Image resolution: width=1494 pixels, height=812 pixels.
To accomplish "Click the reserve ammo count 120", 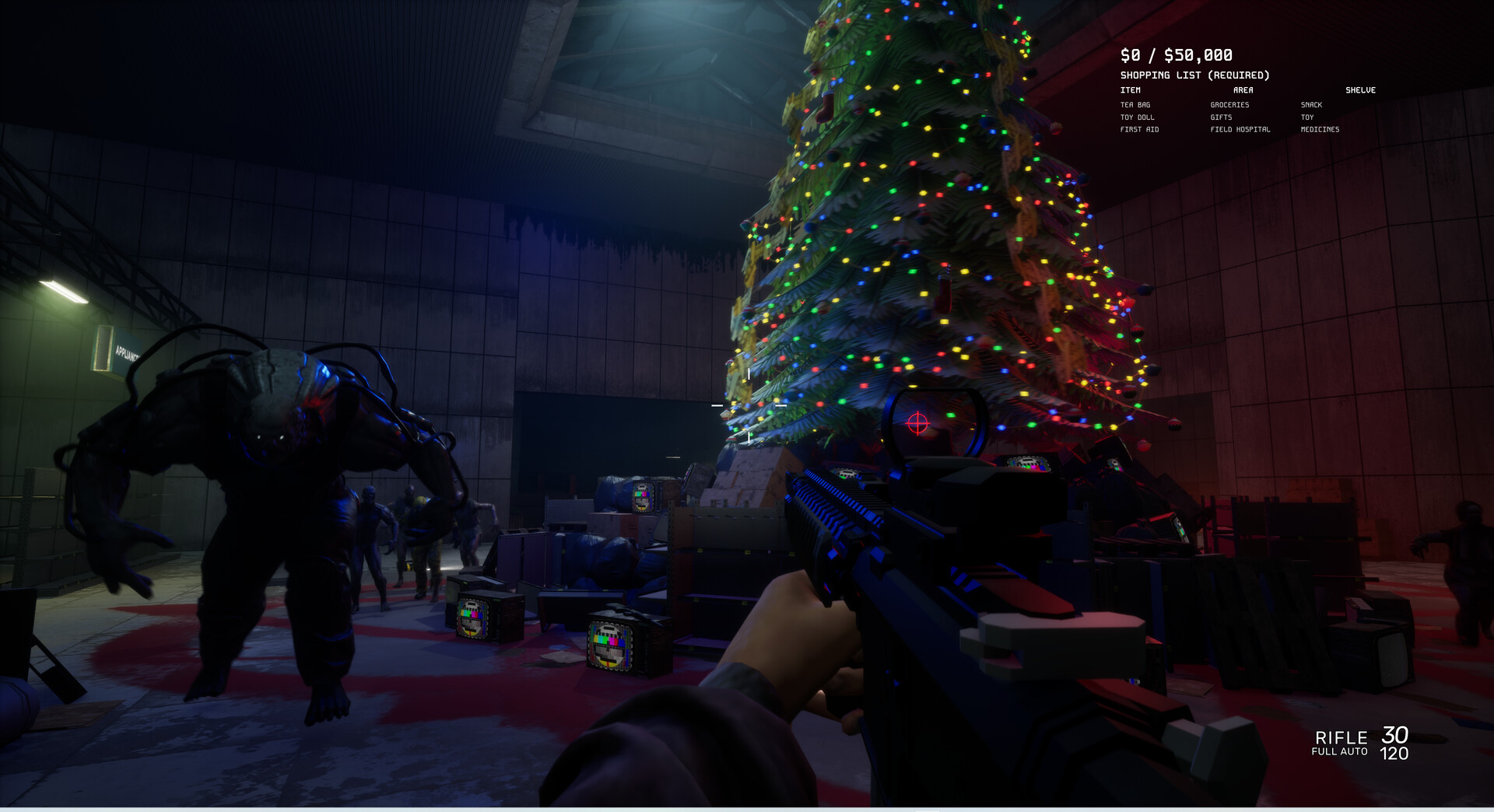I will (1394, 754).
